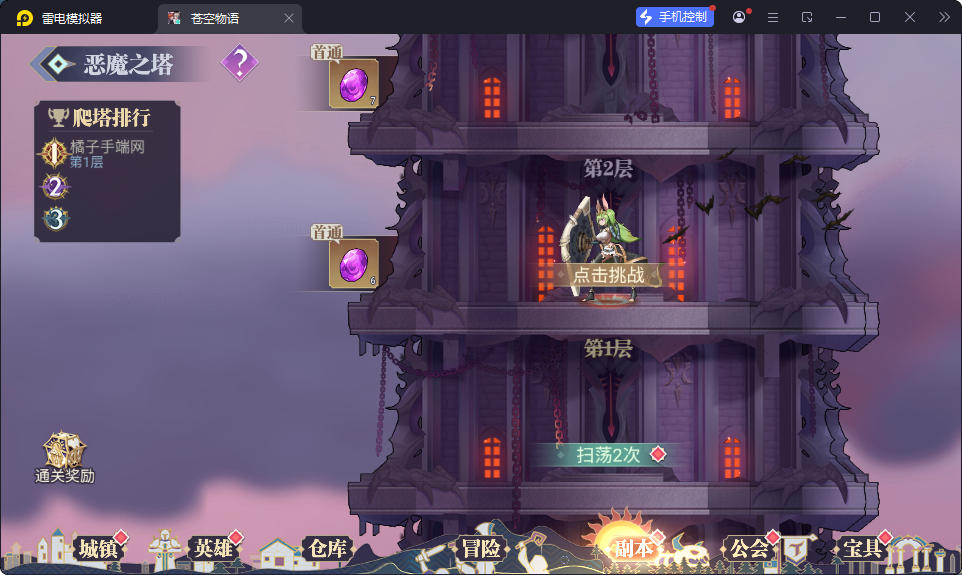Switch to the 城镇 town tab
The width and height of the screenshot is (962, 575).
[98, 548]
